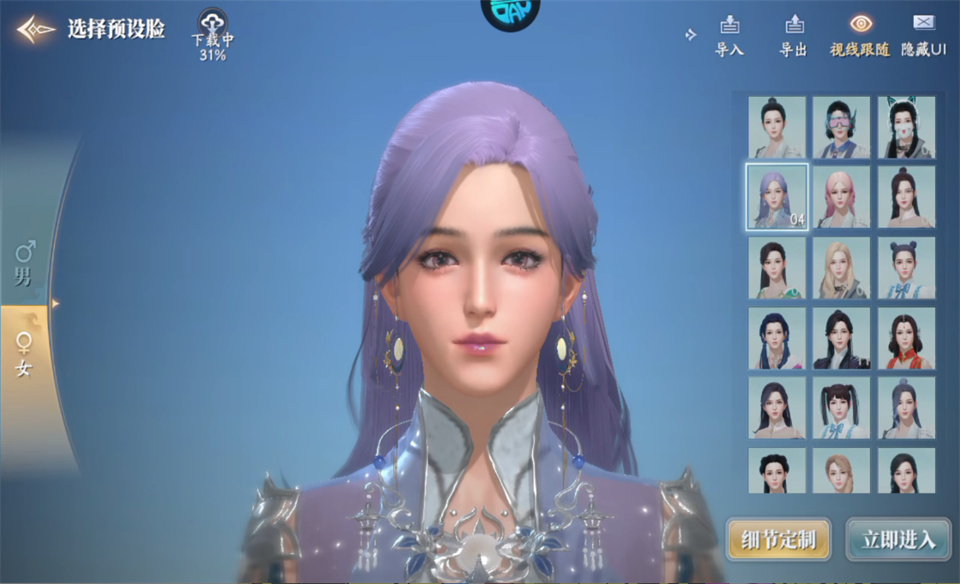Click 立即进入 to enter the game
The image size is (960, 584).
tap(898, 540)
